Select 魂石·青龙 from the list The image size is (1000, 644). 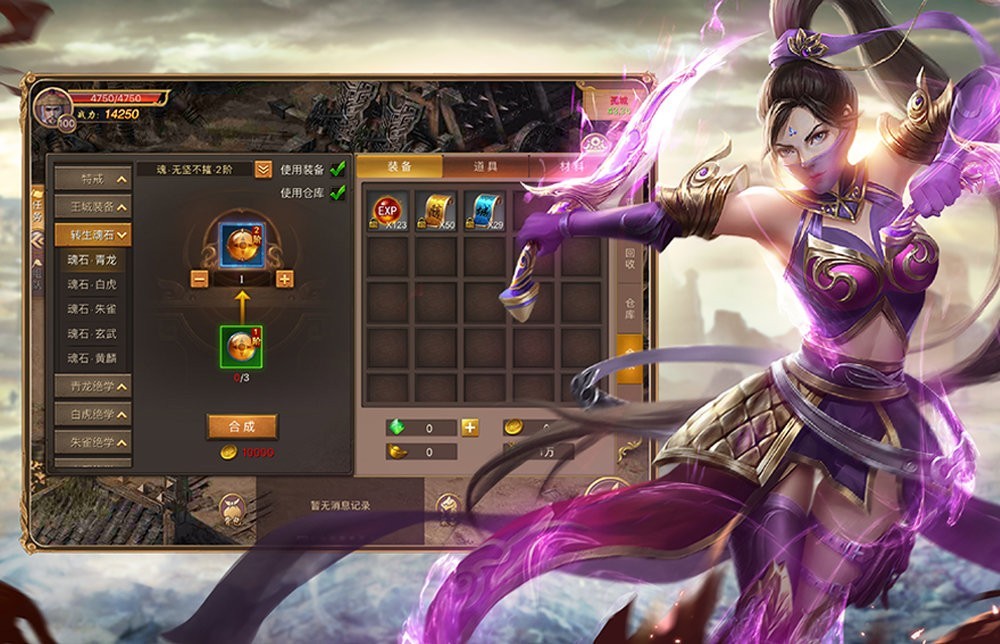click(x=92, y=259)
